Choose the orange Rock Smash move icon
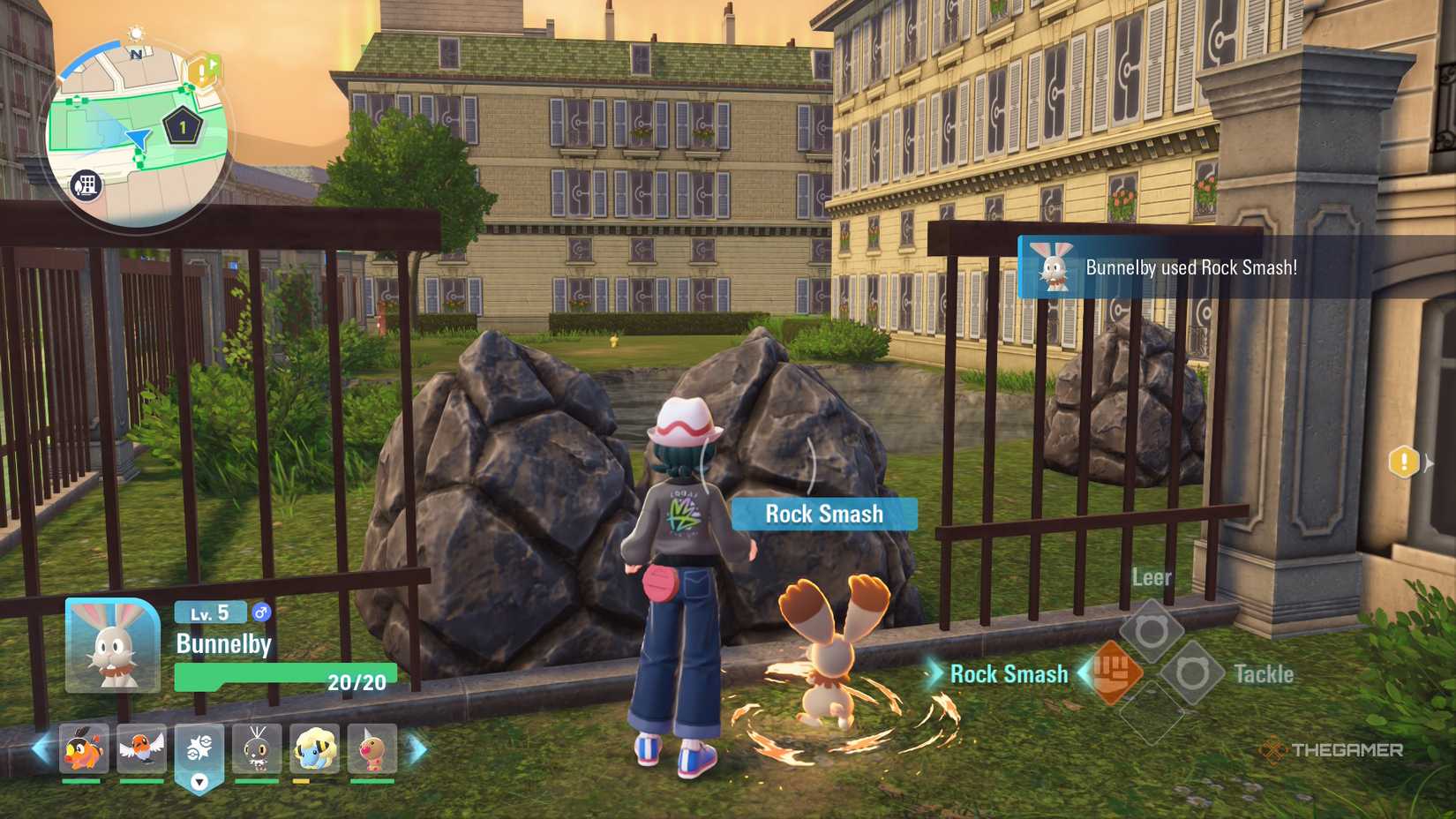Screen dimensions: 1456x819 point(1115,672)
